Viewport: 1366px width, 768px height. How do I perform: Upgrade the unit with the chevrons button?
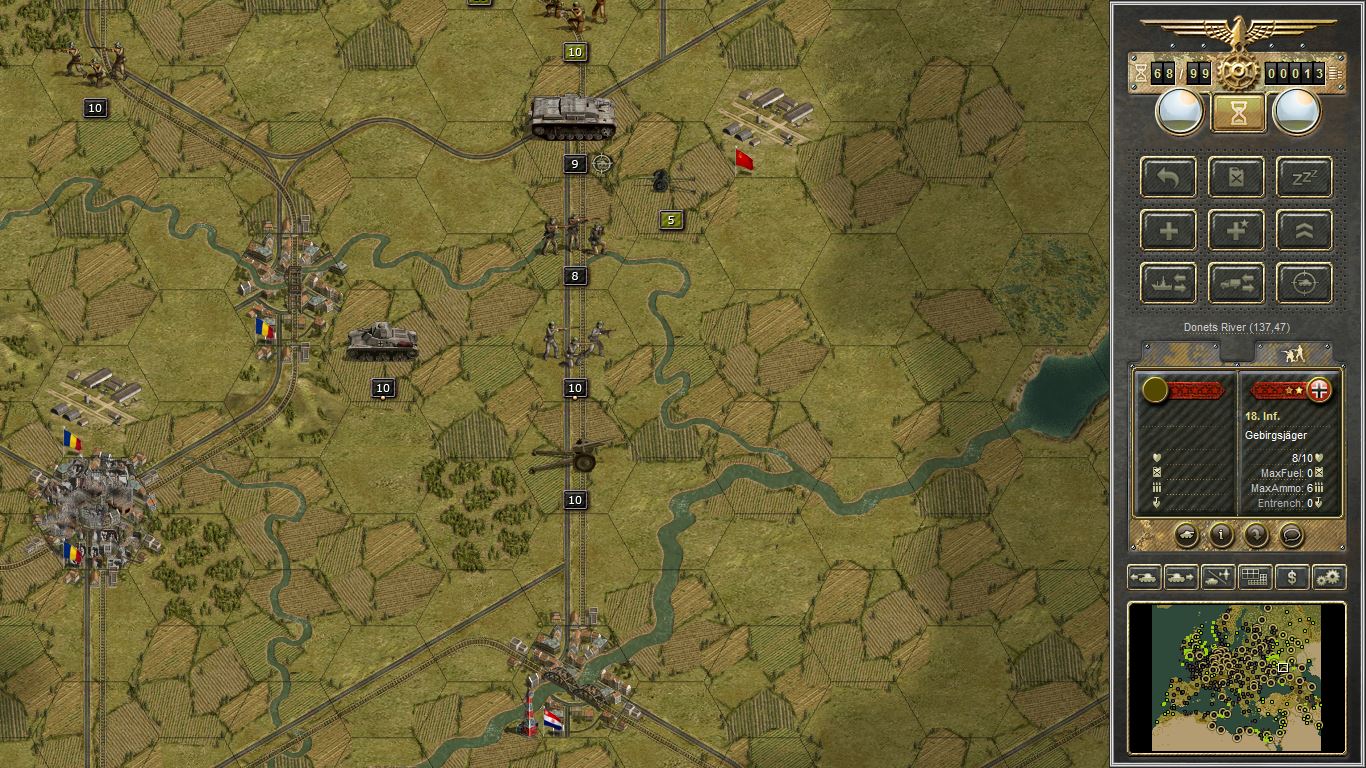1304,231
